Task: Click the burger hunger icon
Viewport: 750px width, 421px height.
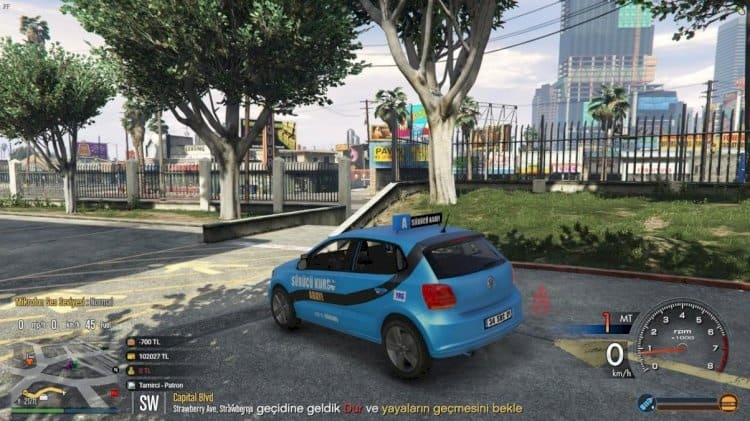Action: point(728,402)
